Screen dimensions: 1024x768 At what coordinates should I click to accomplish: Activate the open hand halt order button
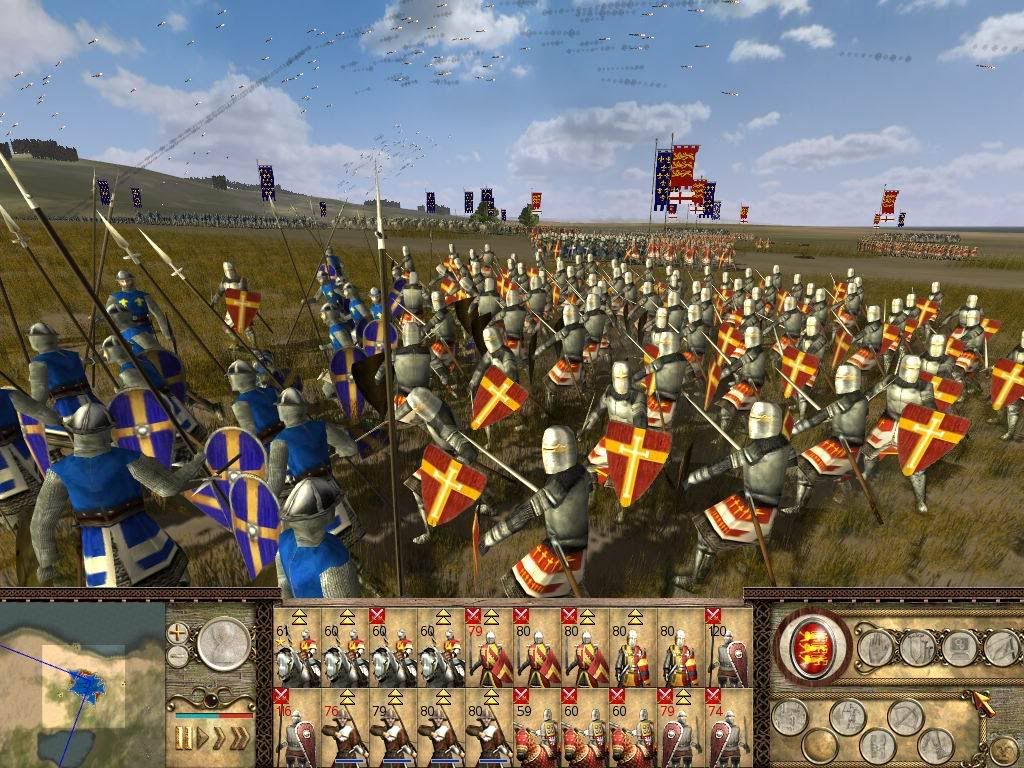pos(874,648)
